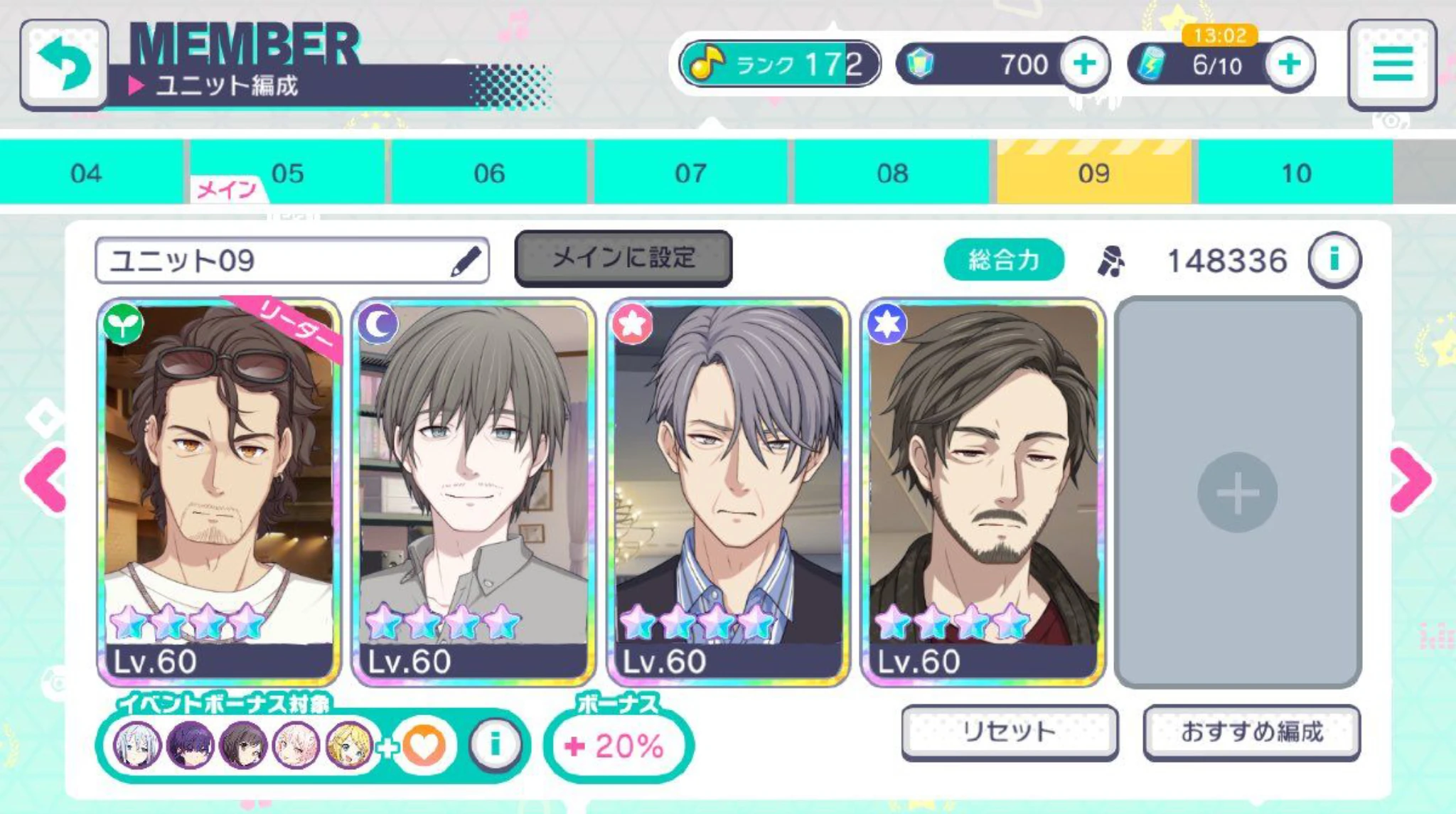The height and width of the screenshot is (814, 1456).
Task: Click the back arrow icon
Action: 63,64
